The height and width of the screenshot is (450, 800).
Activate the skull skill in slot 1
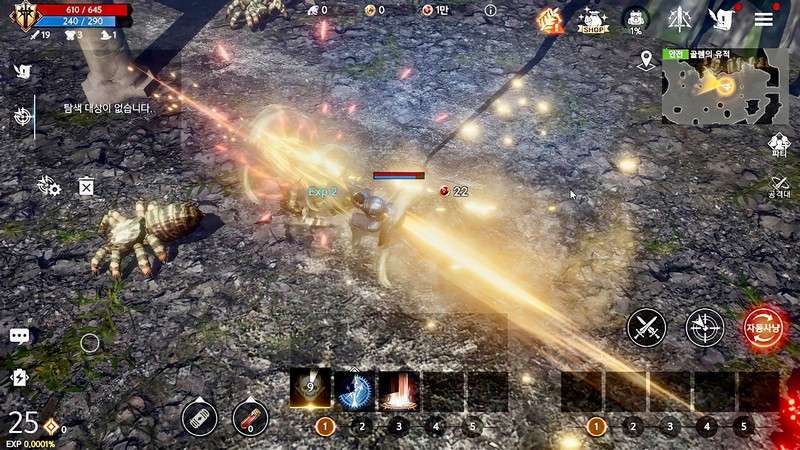(x=310, y=388)
